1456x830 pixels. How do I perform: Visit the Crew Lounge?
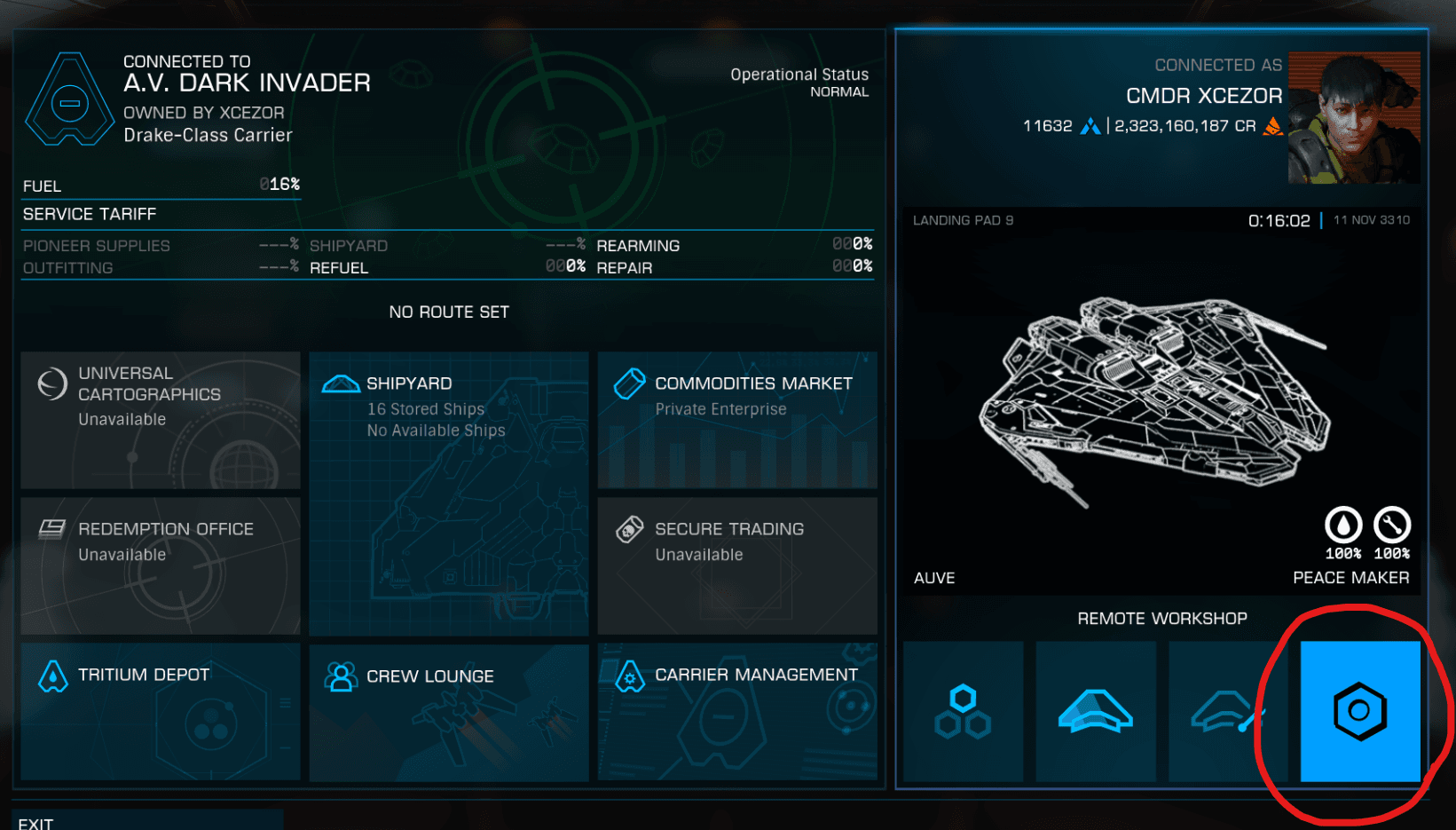[449, 711]
